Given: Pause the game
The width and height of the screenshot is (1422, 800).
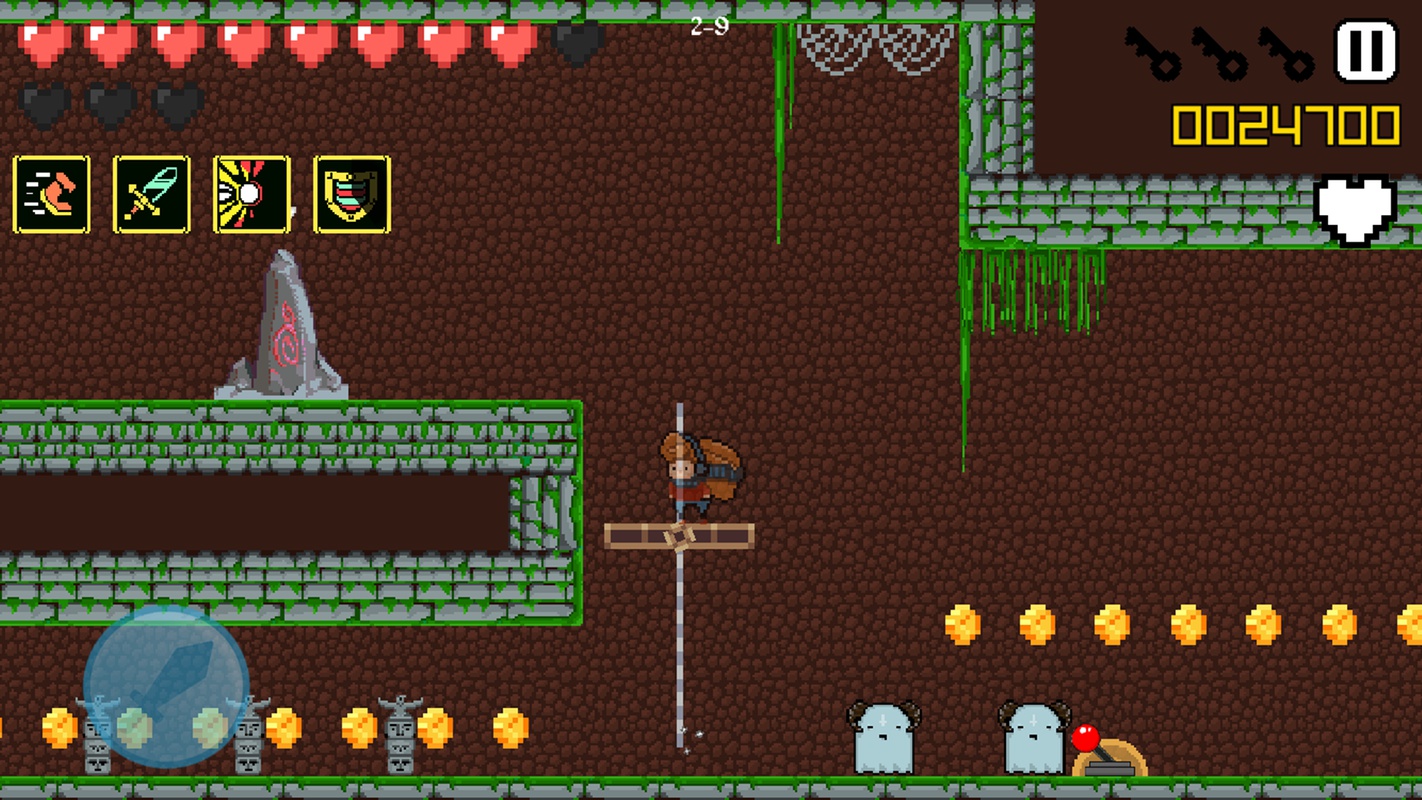Looking at the screenshot, I should pos(1366,51).
